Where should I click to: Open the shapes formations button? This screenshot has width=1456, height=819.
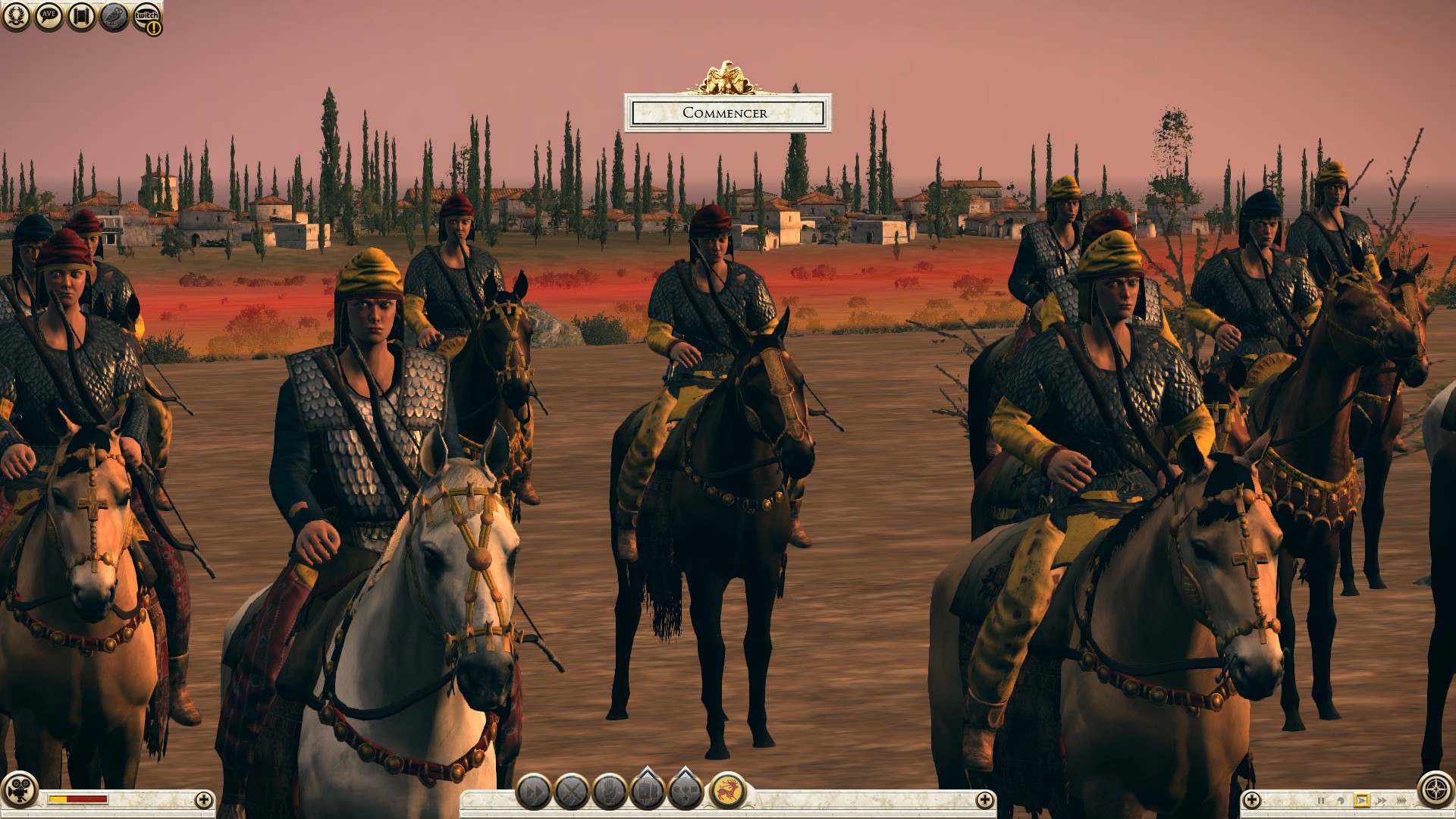[x=686, y=790]
